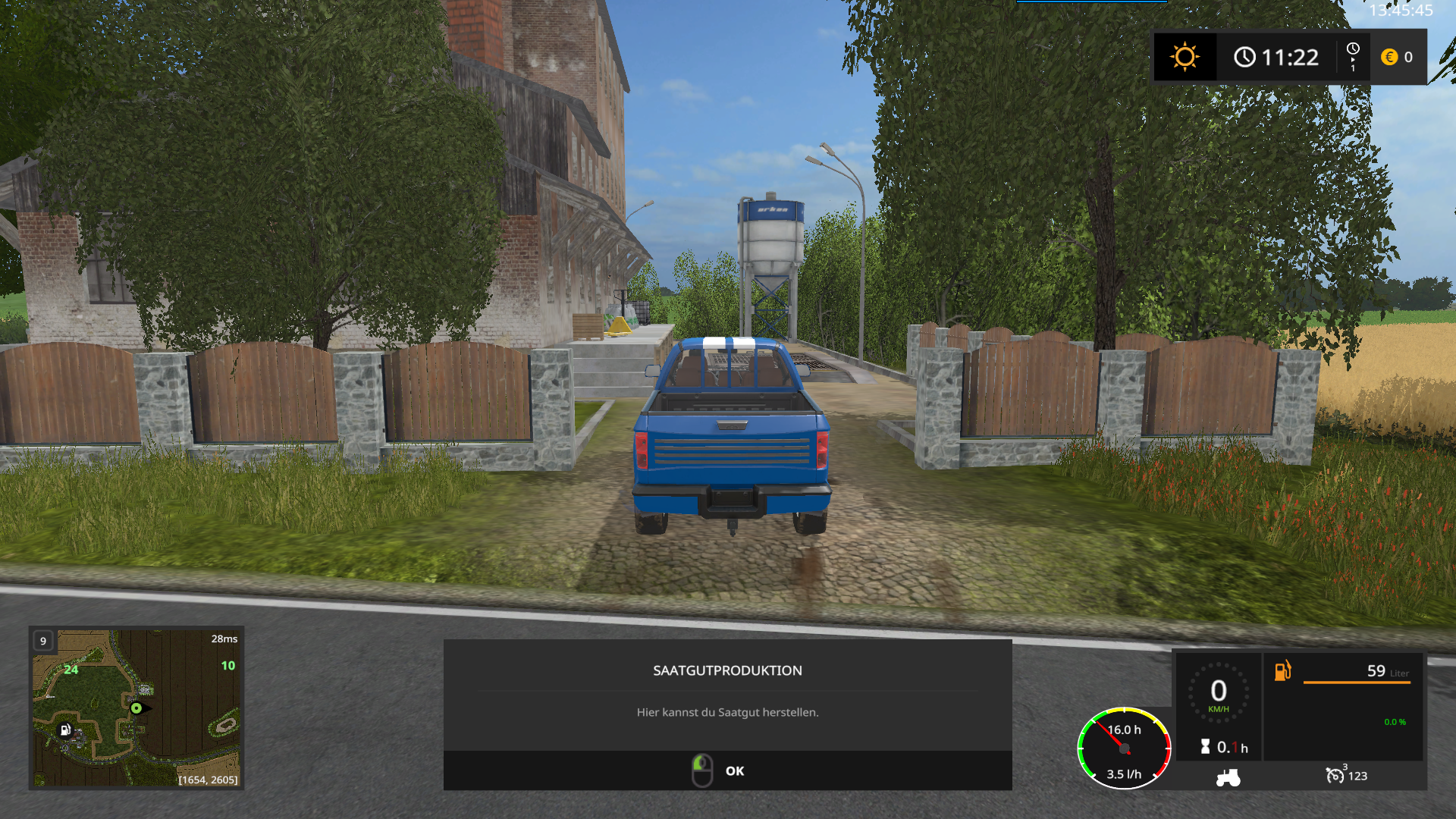Select the fuel station marker on minimap
Image resolution: width=1456 pixels, height=819 pixels.
[65, 730]
